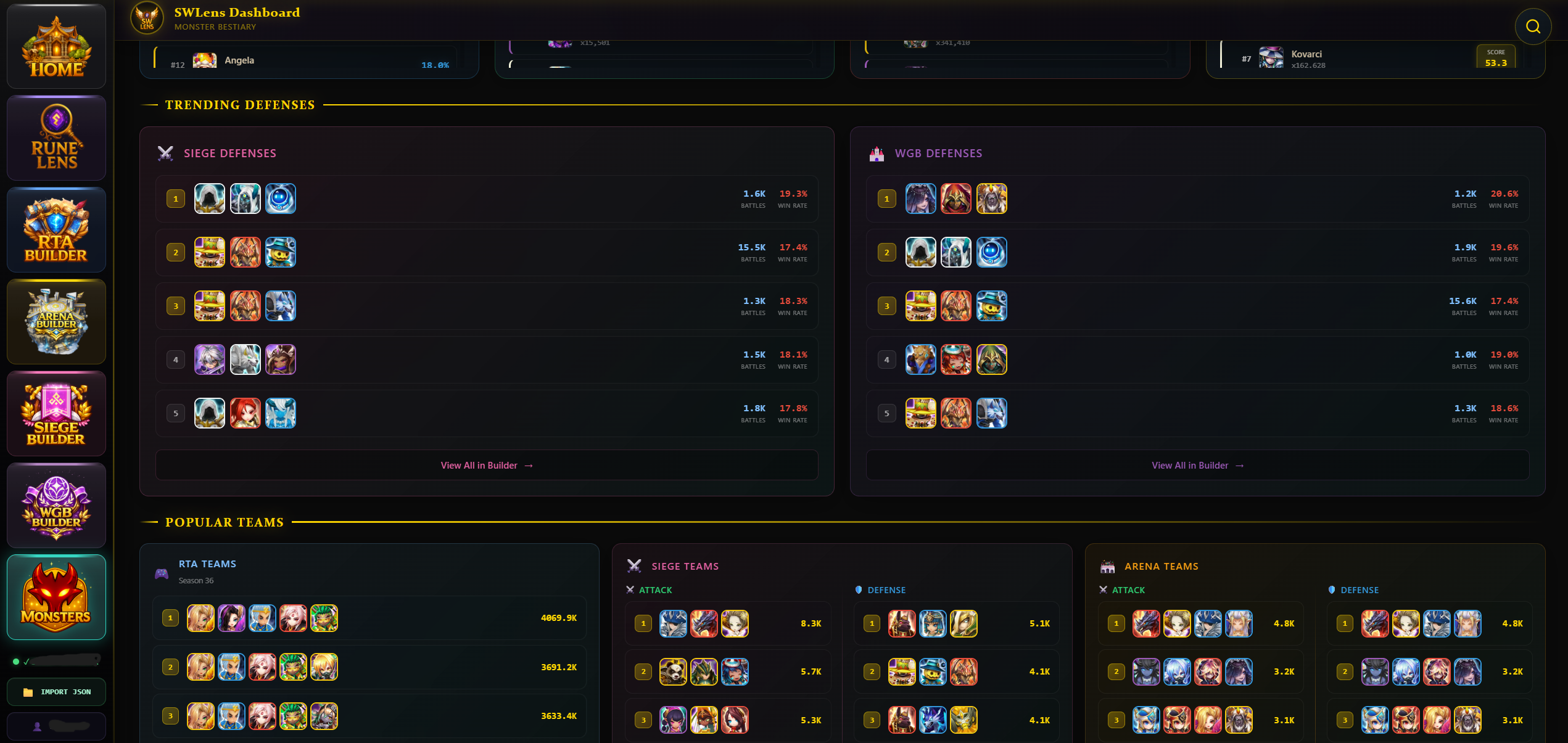
Task: Click the Import JSON button
Action: click(56, 692)
